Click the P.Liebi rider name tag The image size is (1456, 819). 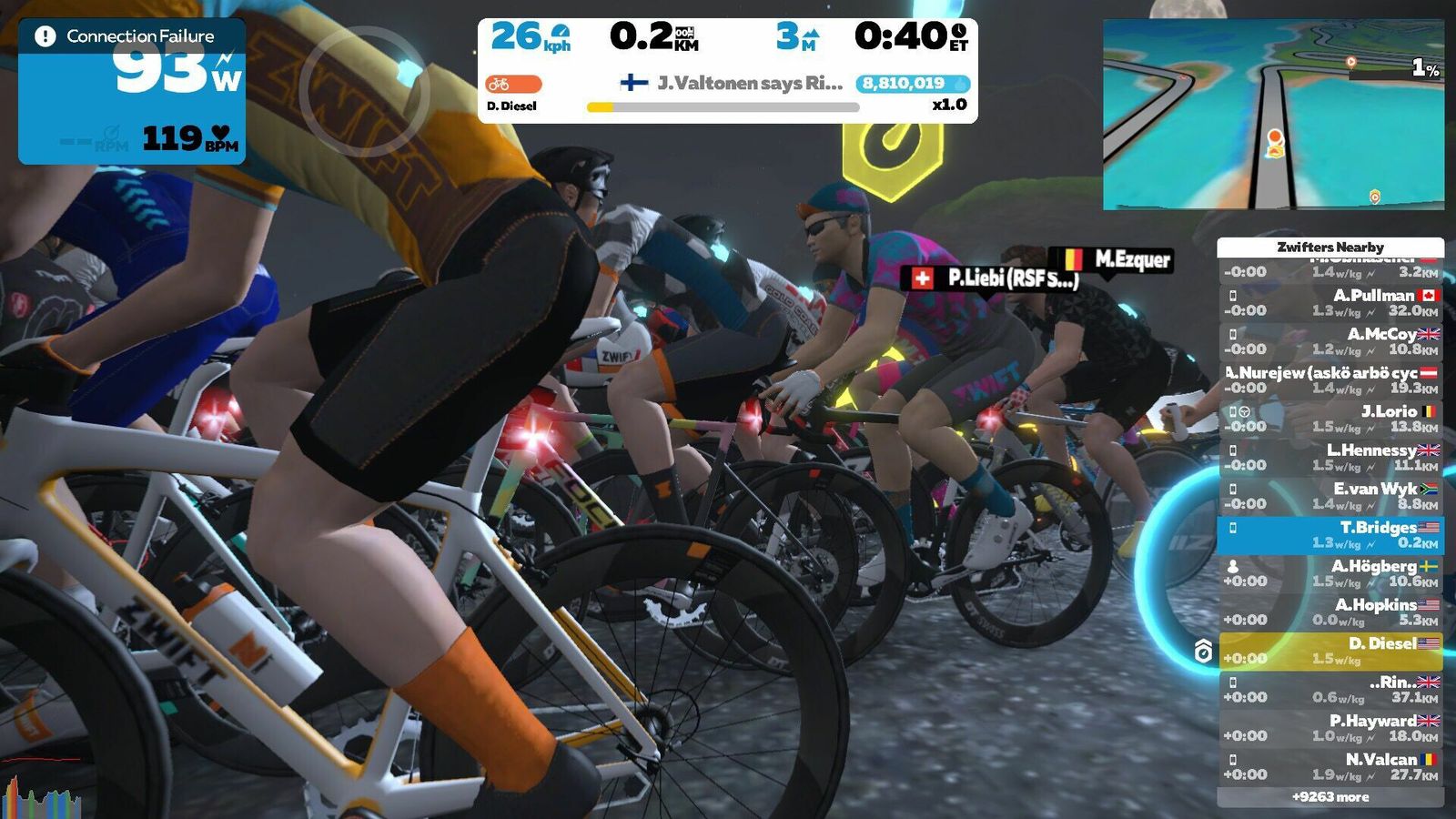coord(992,278)
